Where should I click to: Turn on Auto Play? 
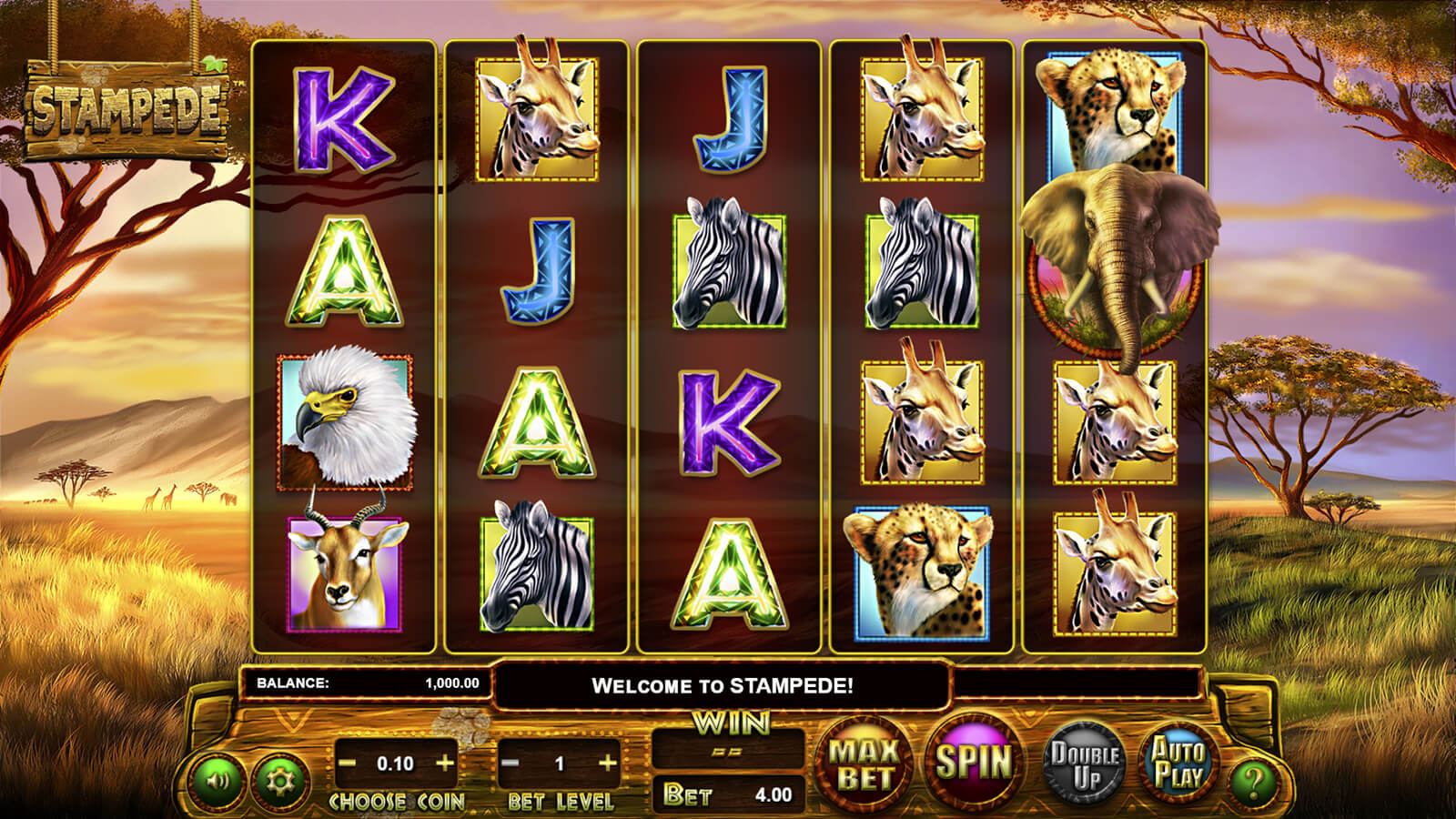point(1178,763)
